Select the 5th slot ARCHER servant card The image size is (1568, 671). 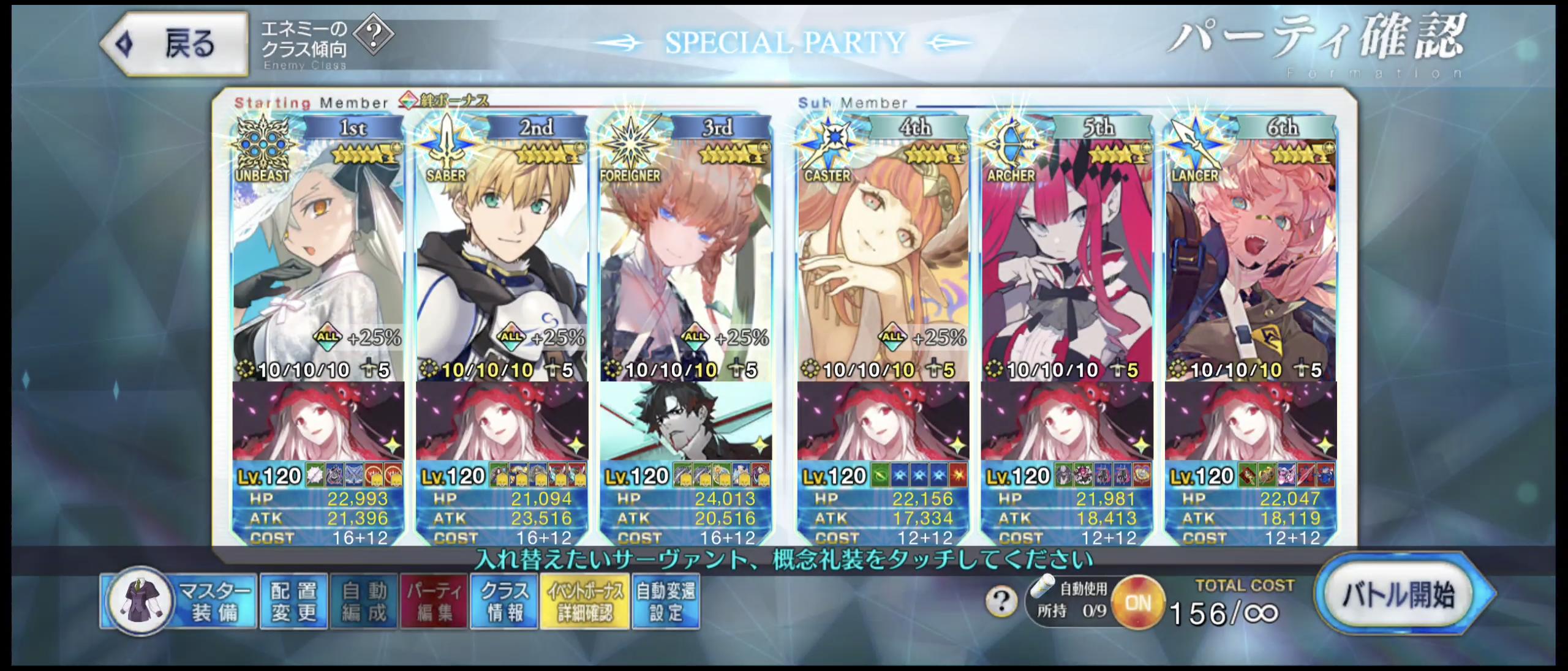pos(1066,257)
